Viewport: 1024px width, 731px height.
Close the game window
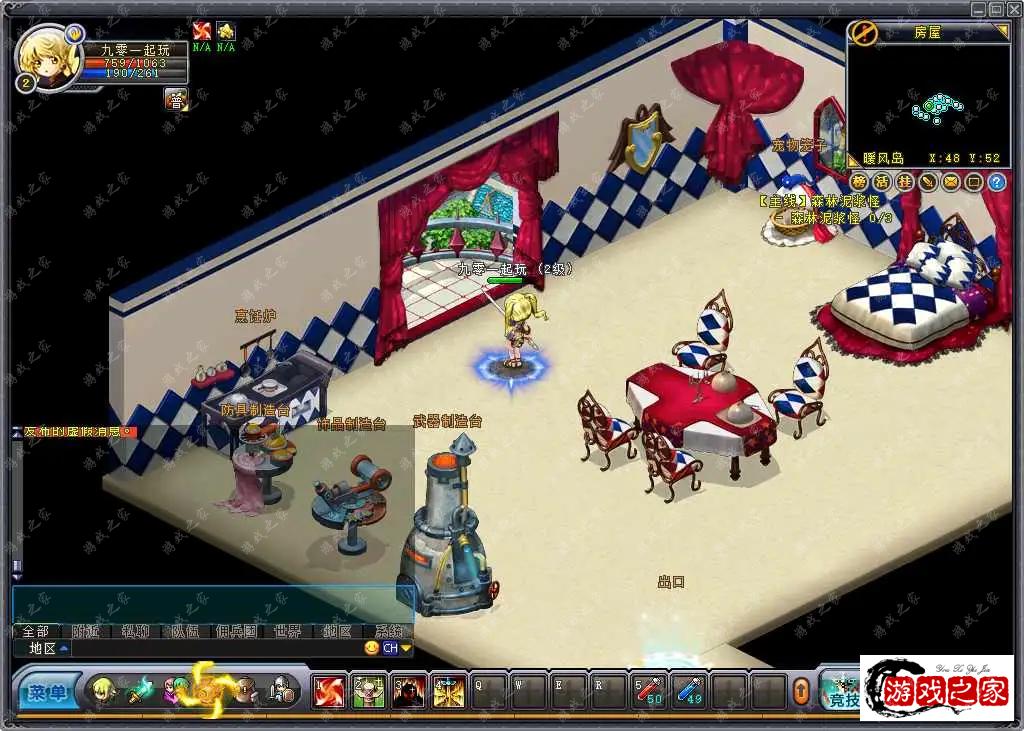click(1013, 9)
